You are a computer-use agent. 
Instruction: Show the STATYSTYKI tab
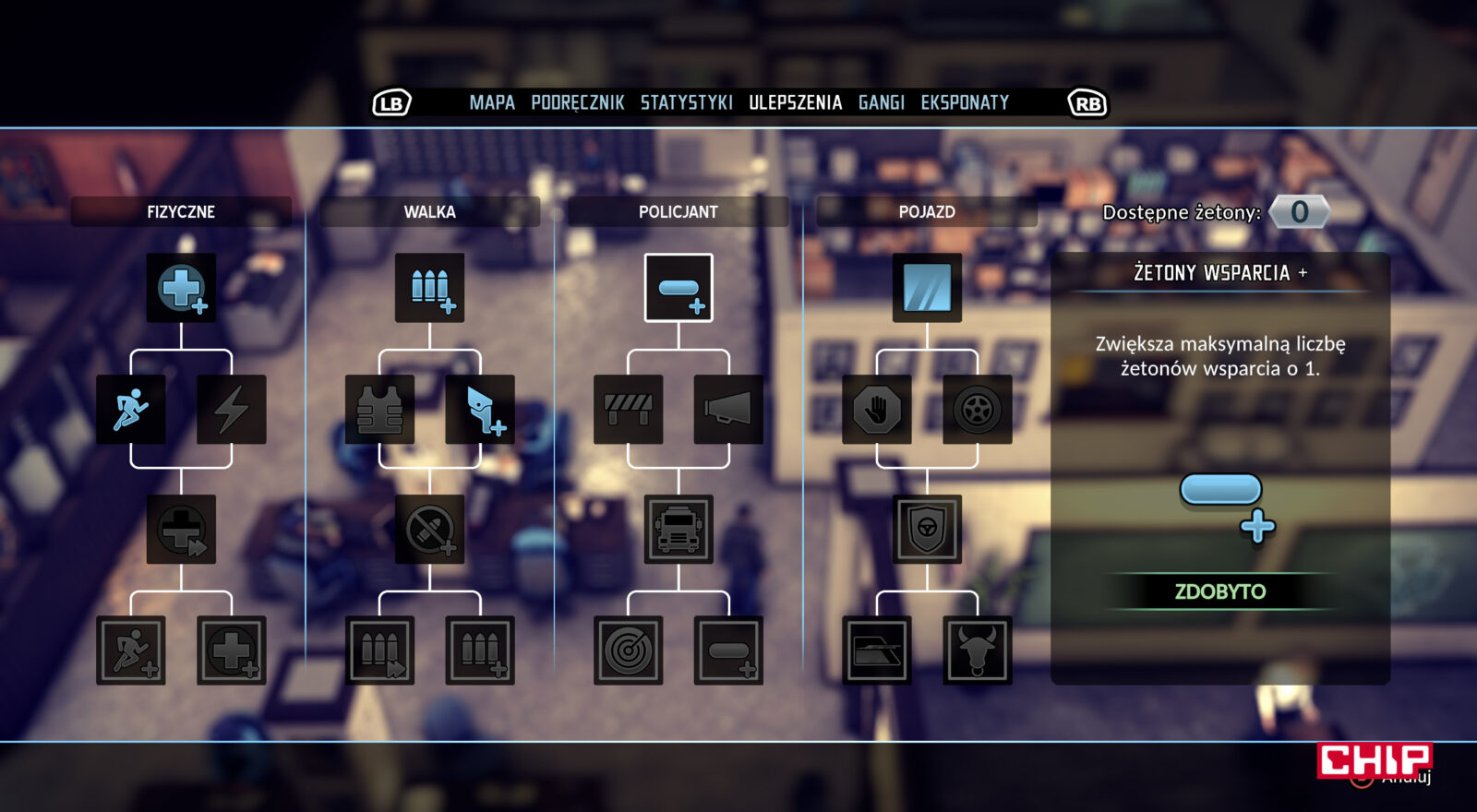pos(686,102)
